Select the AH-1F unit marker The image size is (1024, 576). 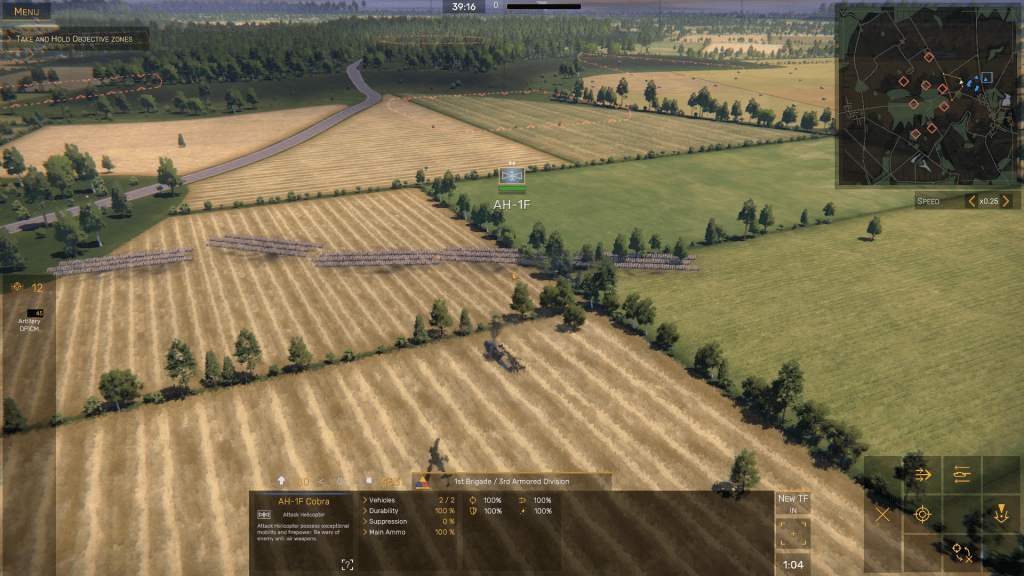tap(512, 178)
